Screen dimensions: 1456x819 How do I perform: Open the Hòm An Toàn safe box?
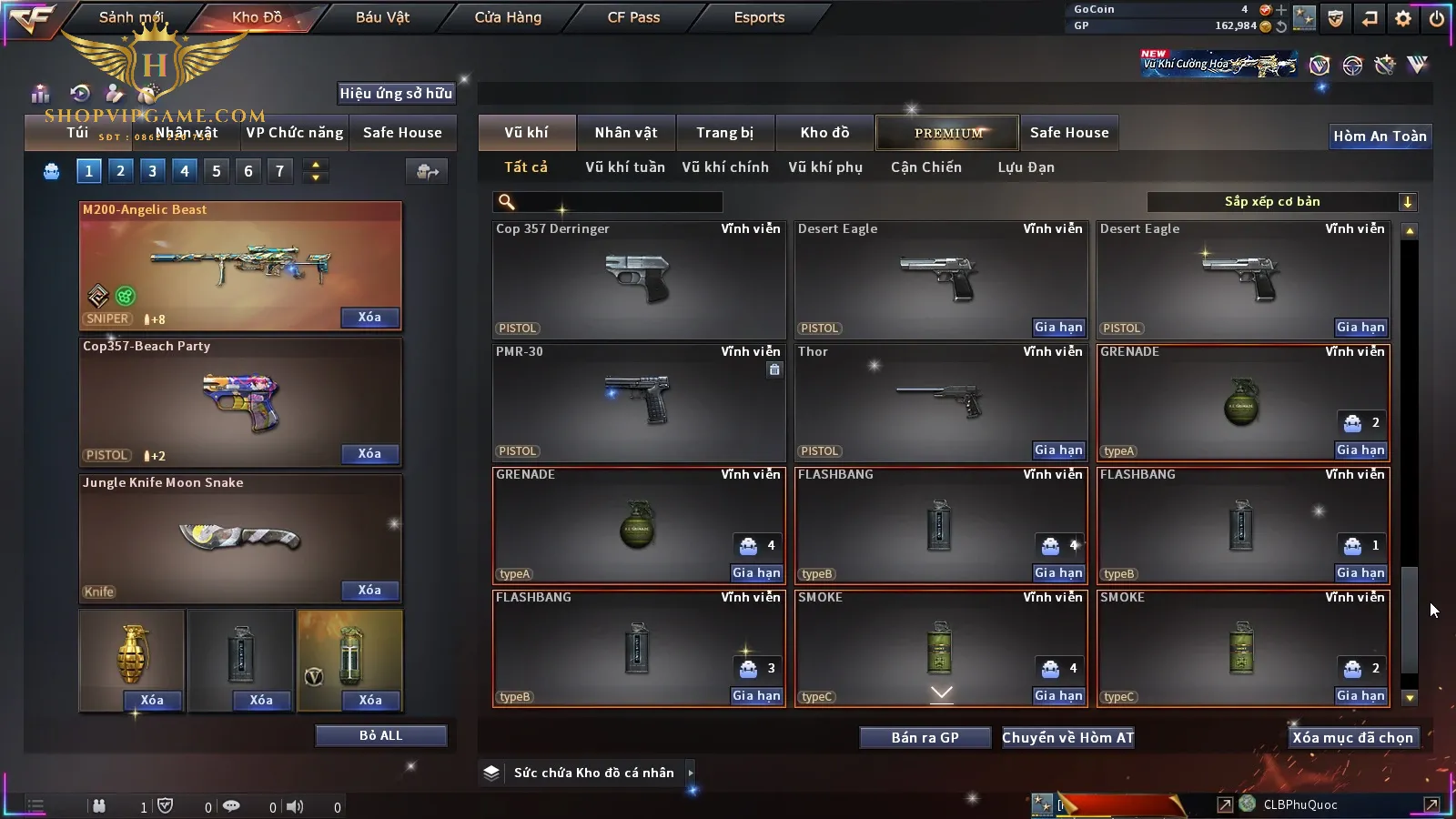tap(1380, 136)
